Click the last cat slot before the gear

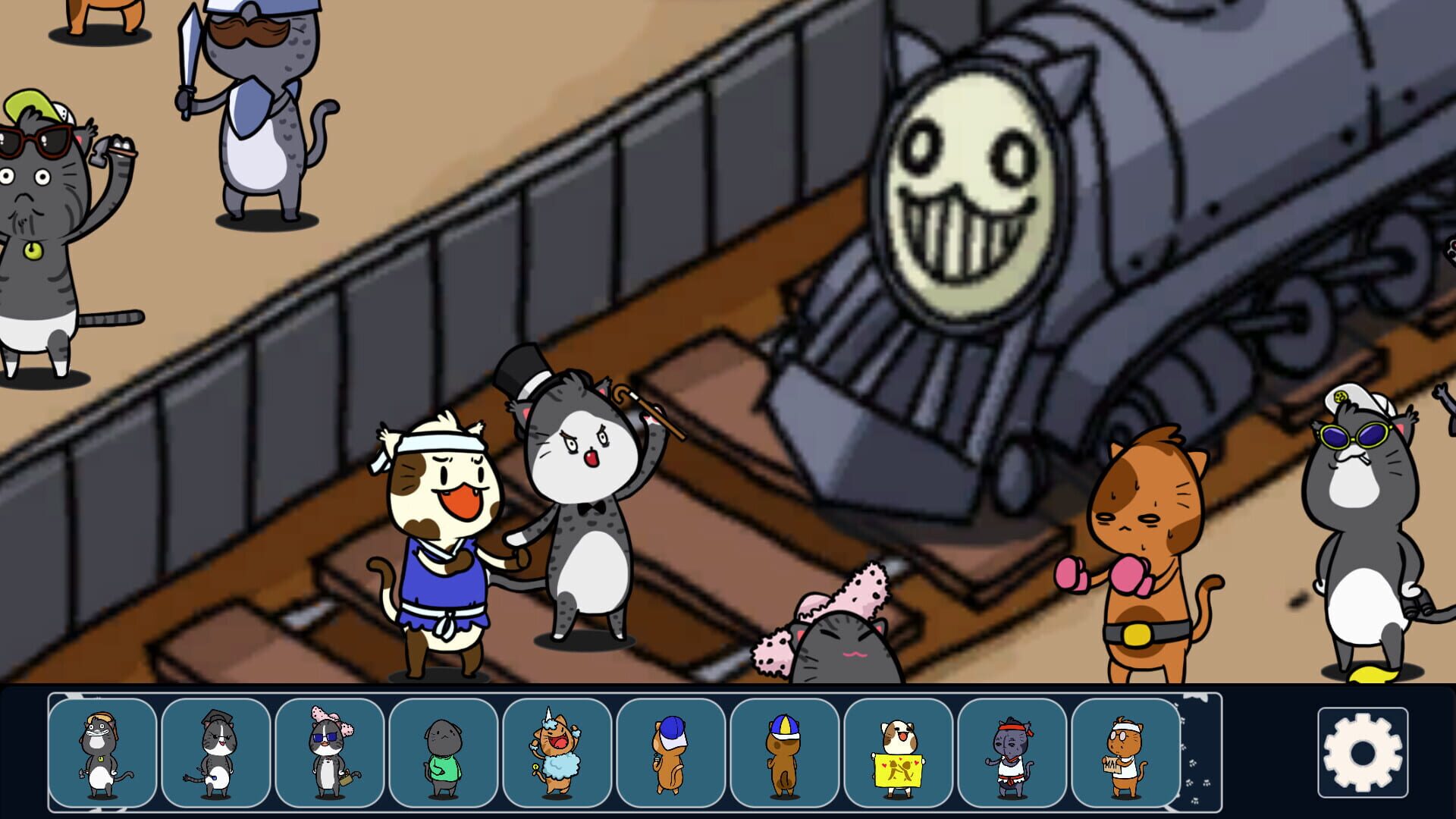[x=1126, y=751]
